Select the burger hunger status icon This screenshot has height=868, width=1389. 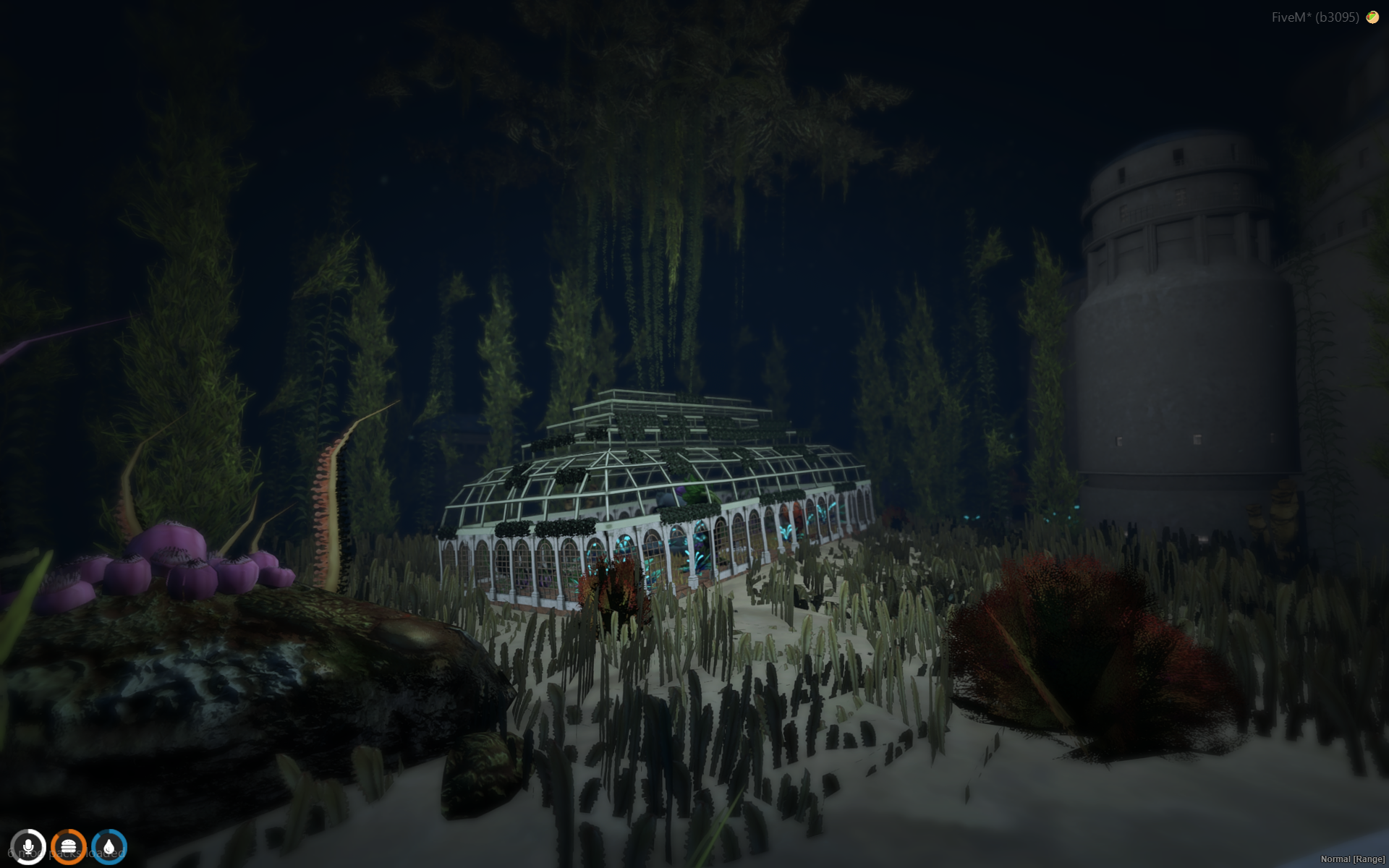[x=69, y=846]
